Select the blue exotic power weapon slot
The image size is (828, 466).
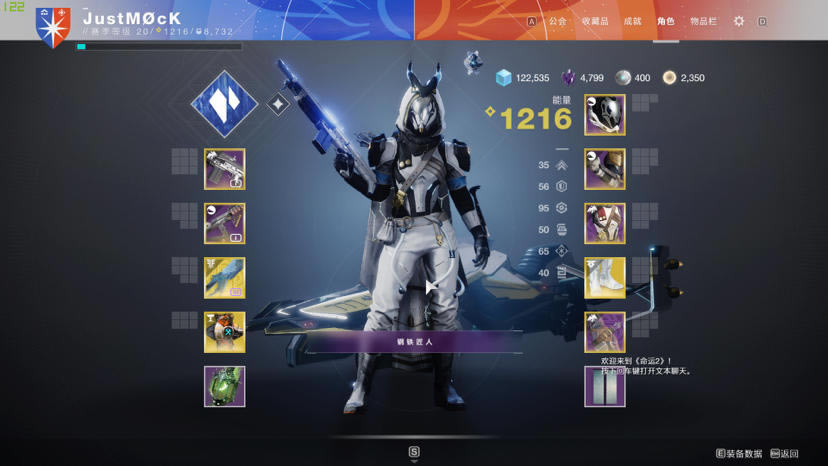coord(224,278)
